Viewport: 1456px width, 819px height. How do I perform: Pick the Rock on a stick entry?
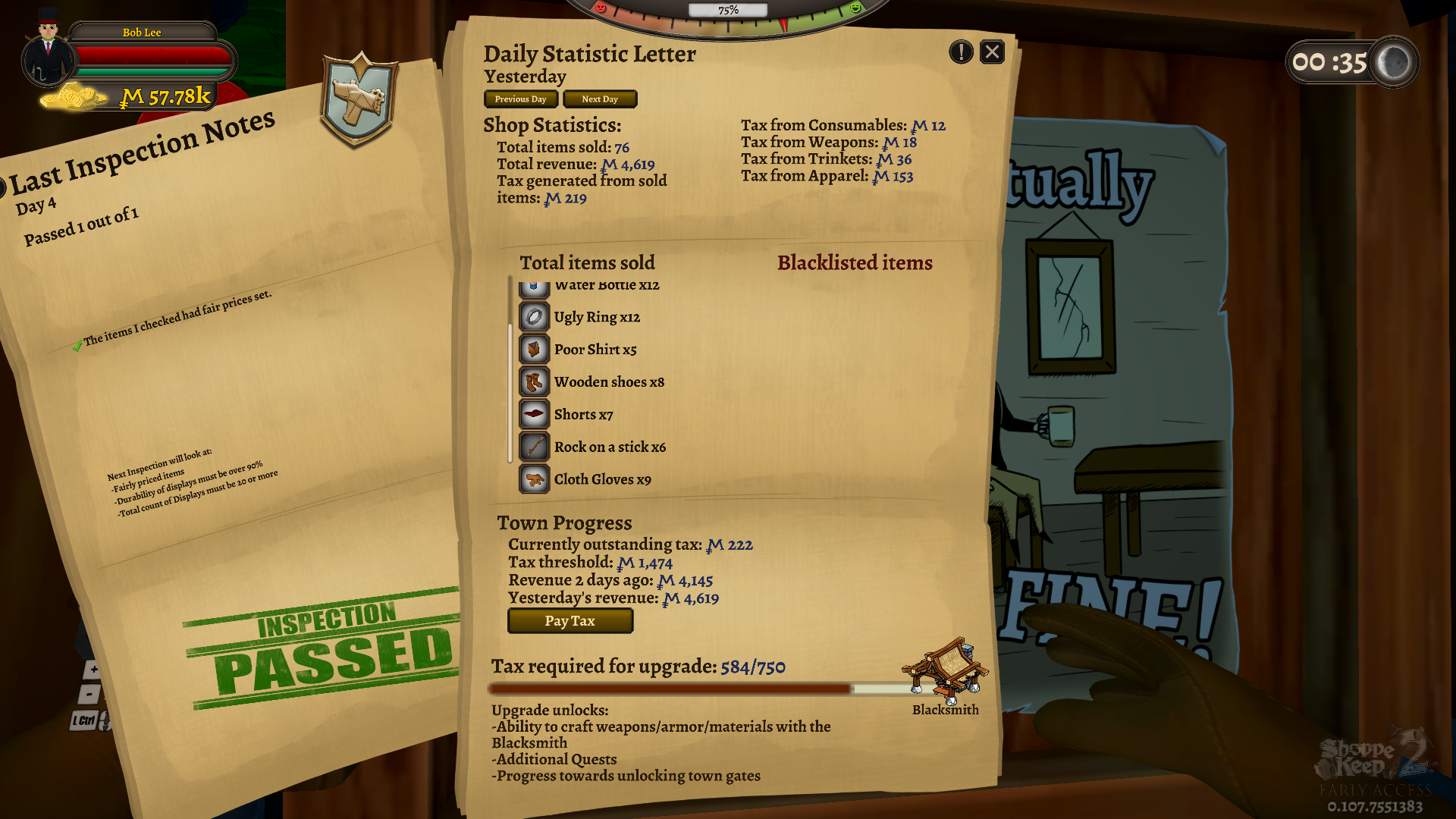[x=609, y=447]
